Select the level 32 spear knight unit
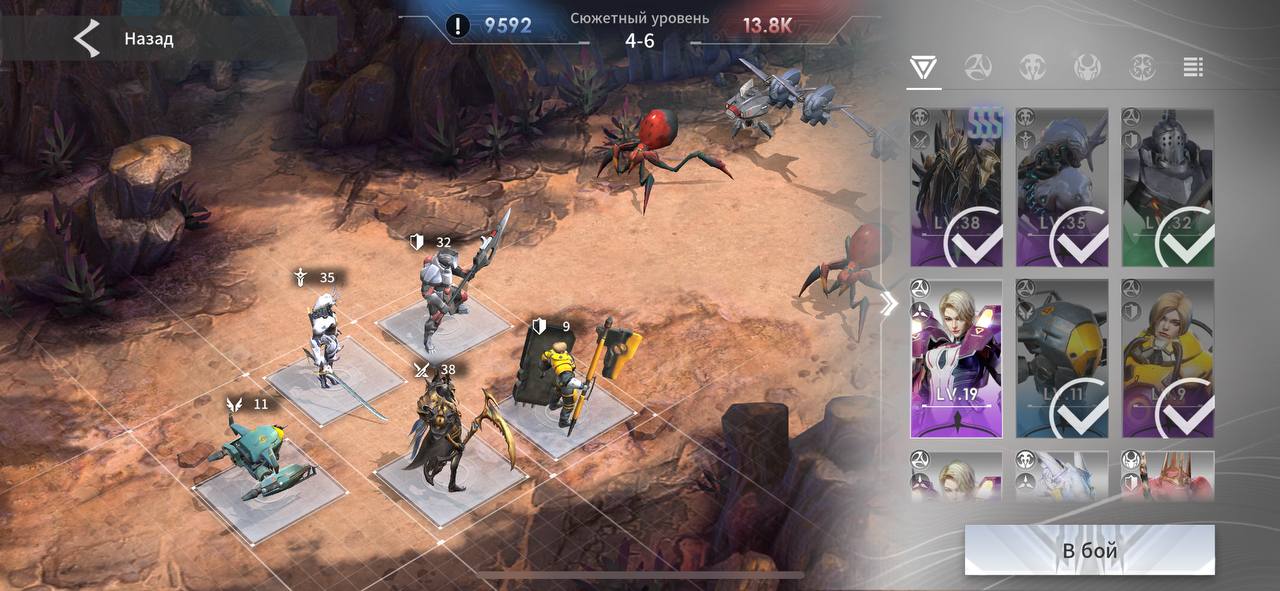1280x591 pixels. pos(446,295)
